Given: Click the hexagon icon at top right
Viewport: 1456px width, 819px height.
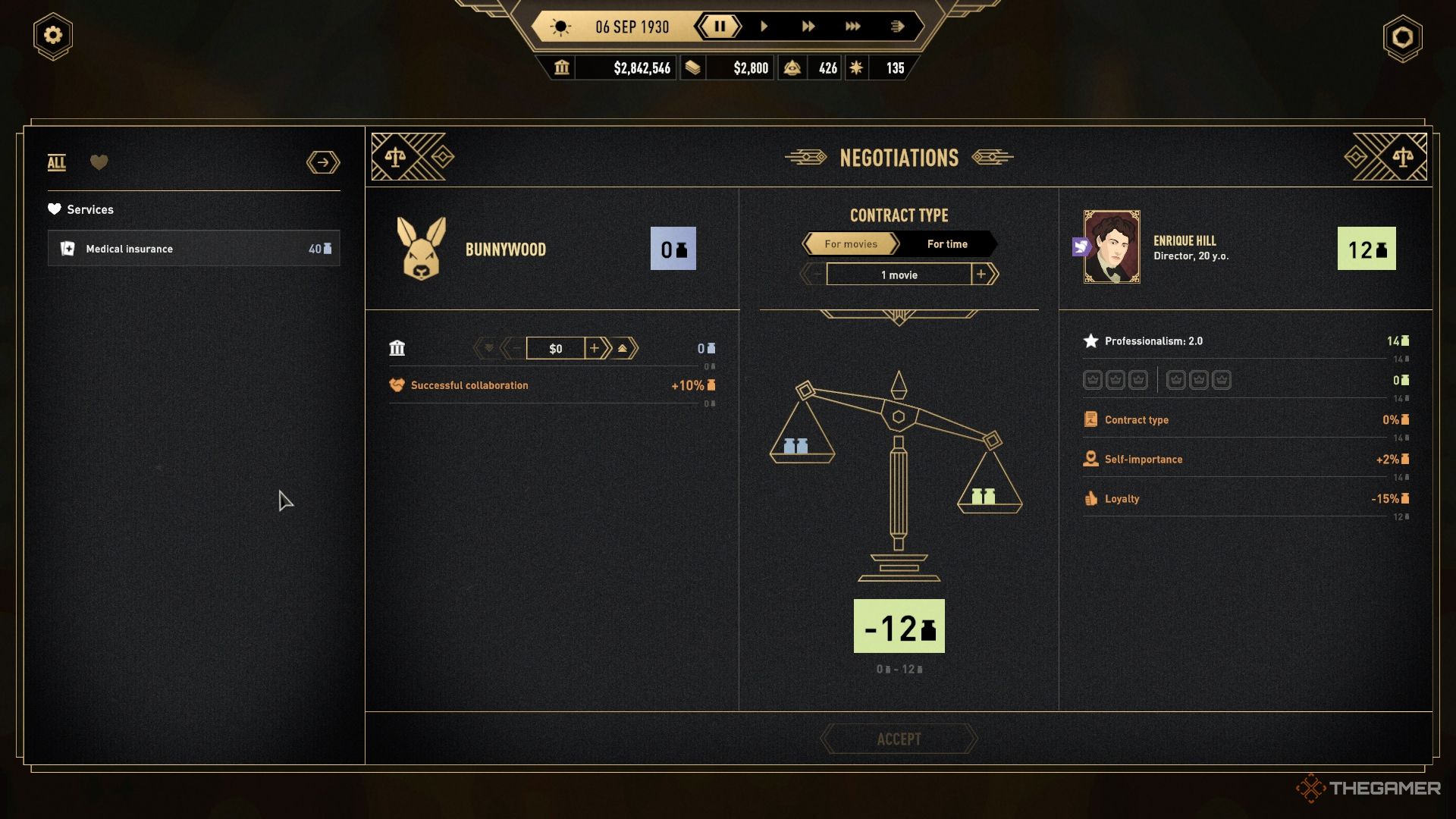Looking at the screenshot, I should [1402, 37].
